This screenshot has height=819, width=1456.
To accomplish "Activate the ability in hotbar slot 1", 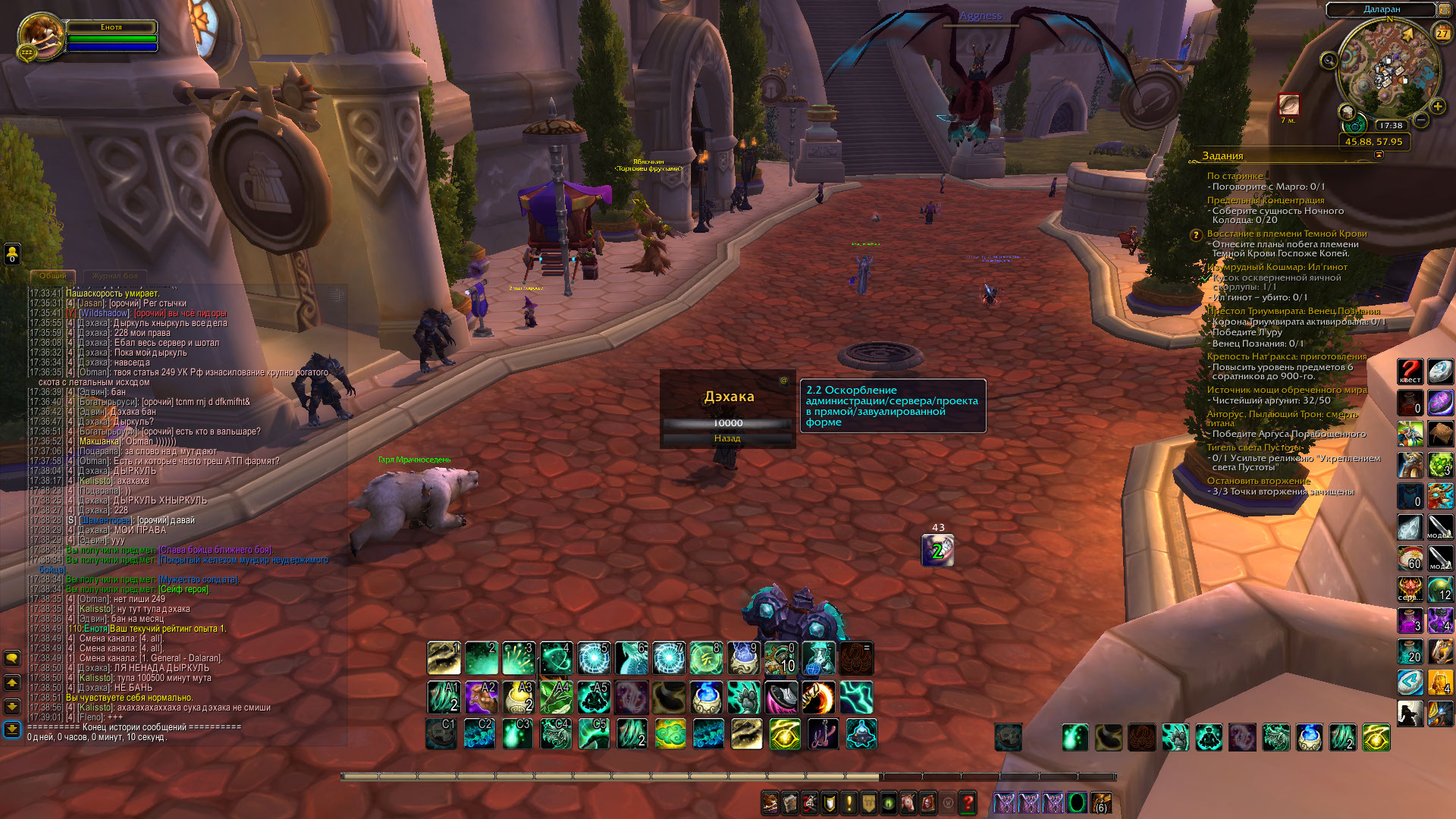I will (x=444, y=658).
